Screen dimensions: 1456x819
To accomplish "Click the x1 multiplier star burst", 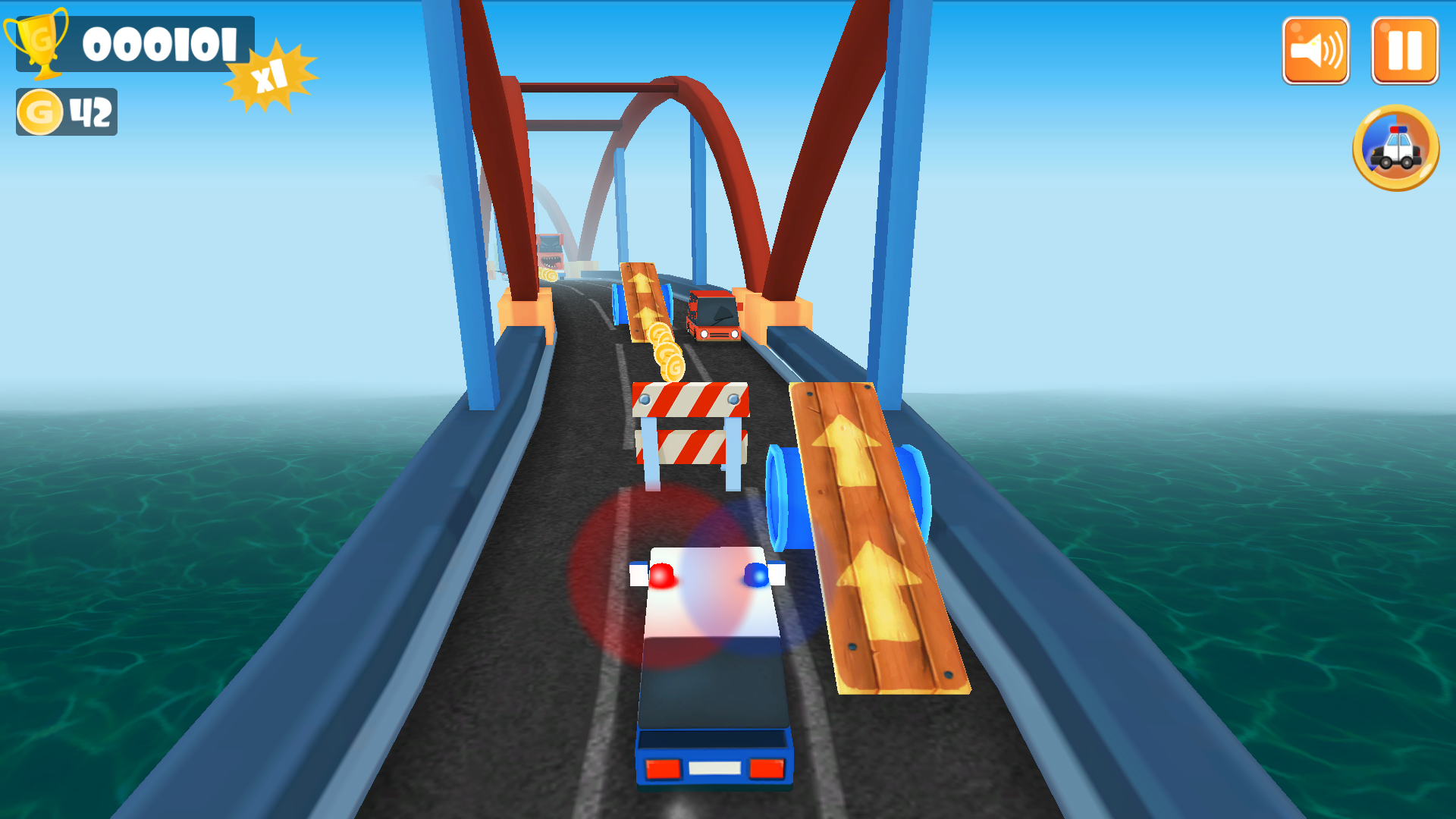I will coord(269,73).
